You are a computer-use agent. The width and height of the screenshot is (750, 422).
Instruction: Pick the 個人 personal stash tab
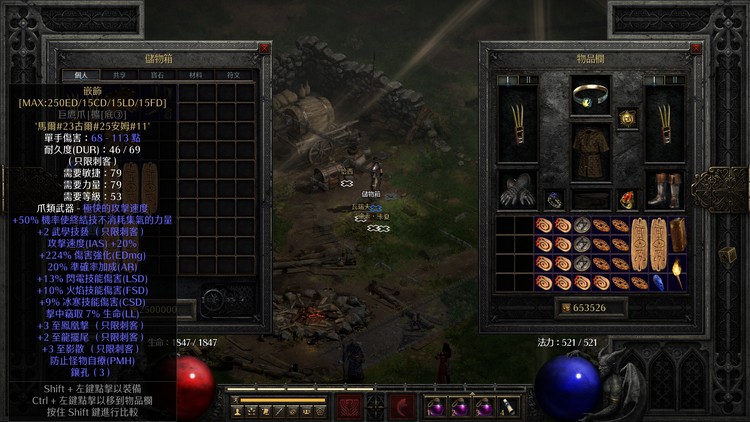coord(80,74)
